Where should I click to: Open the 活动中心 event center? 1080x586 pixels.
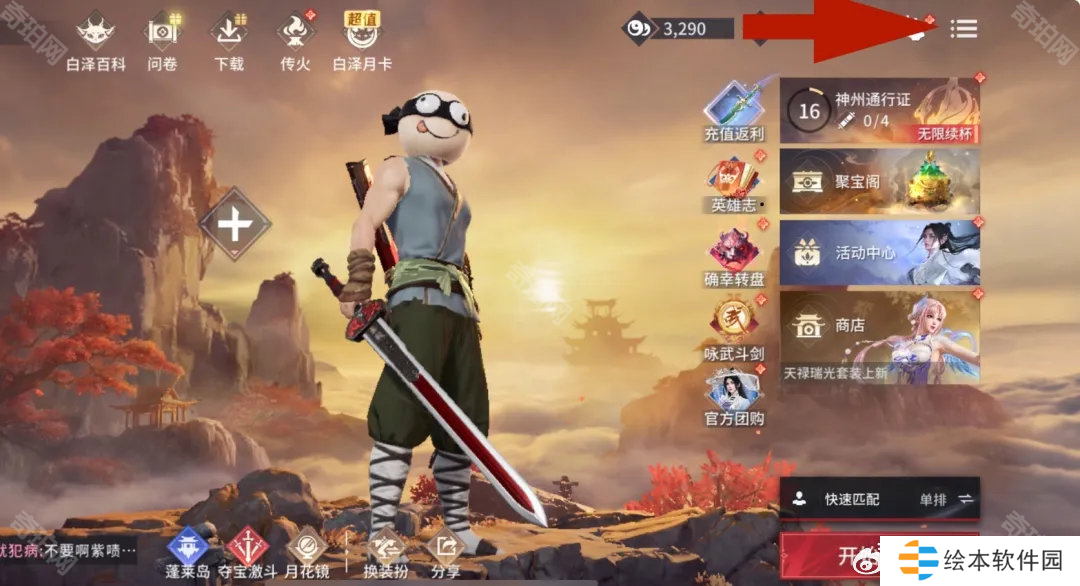point(879,253)
